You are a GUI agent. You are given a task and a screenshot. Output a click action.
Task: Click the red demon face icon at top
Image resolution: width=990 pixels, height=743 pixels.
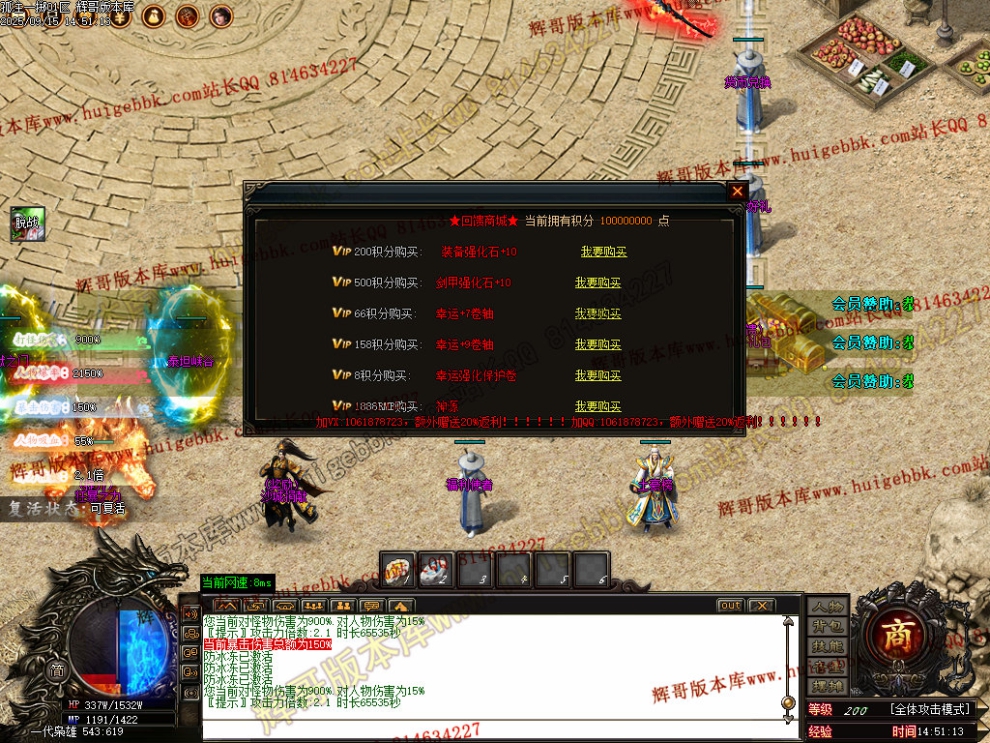pos(187,16)
